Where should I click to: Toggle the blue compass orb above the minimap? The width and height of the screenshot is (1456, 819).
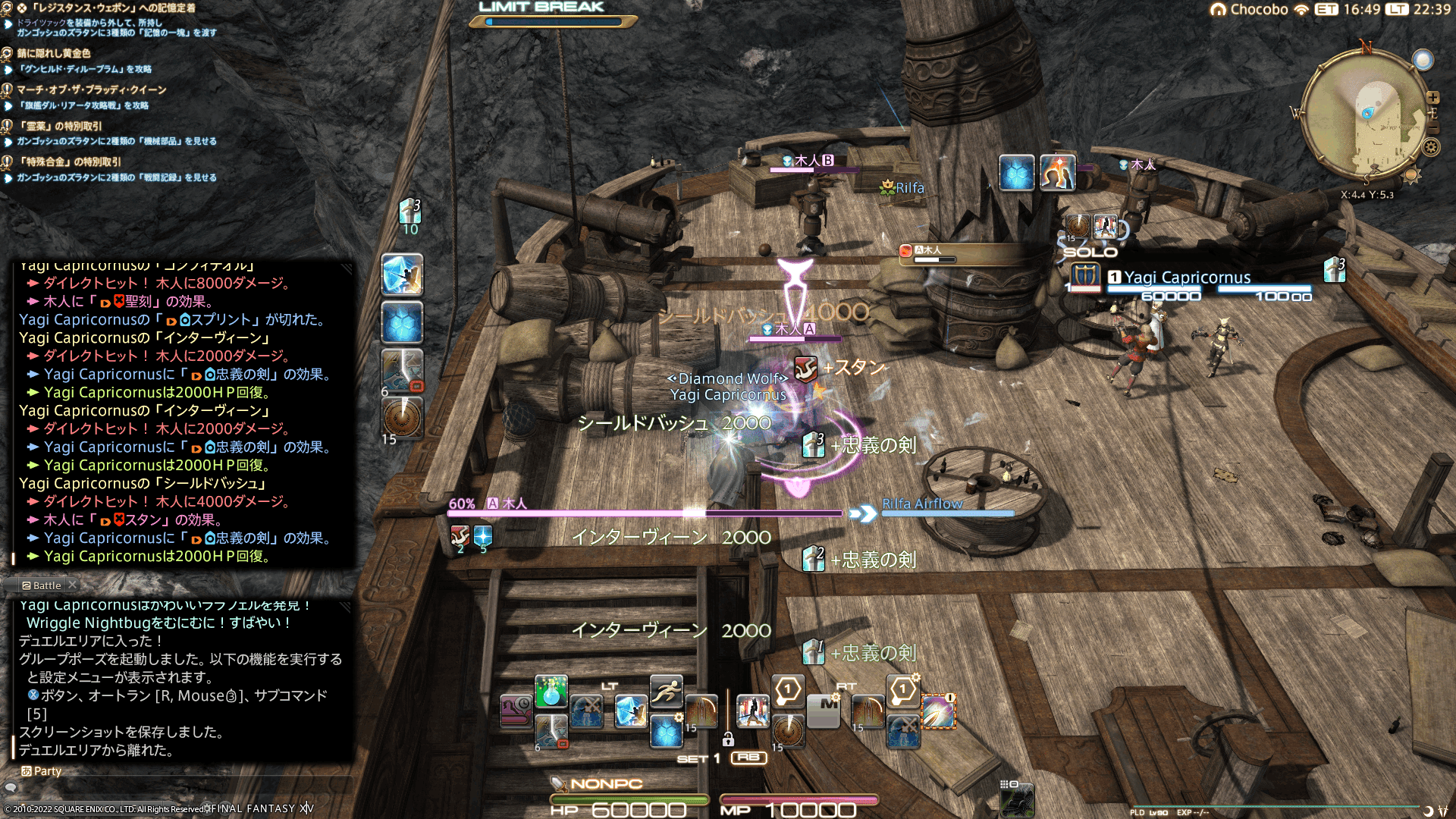click(1423, 59)
